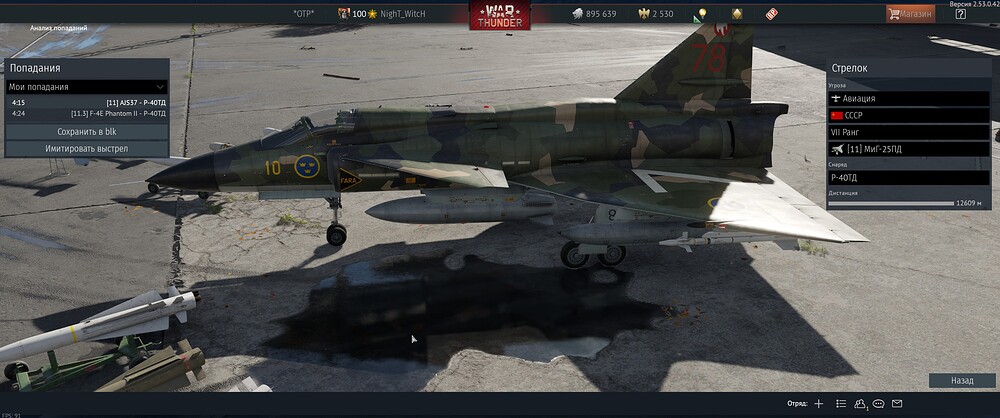Open the "Магазин" shop
This screenshot has width=1000, height=418.
pyautogui.click(x=911, y=14)
